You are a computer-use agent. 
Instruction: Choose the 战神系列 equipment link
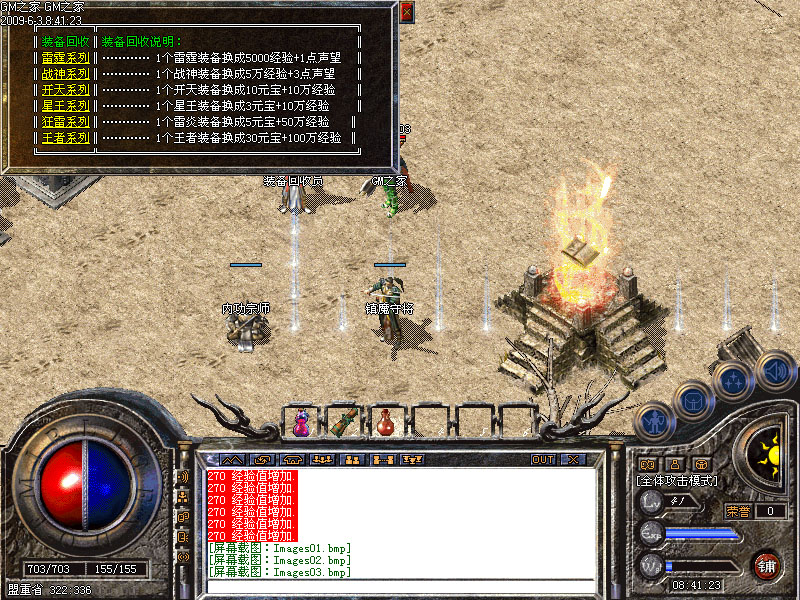tap(66, 74)
